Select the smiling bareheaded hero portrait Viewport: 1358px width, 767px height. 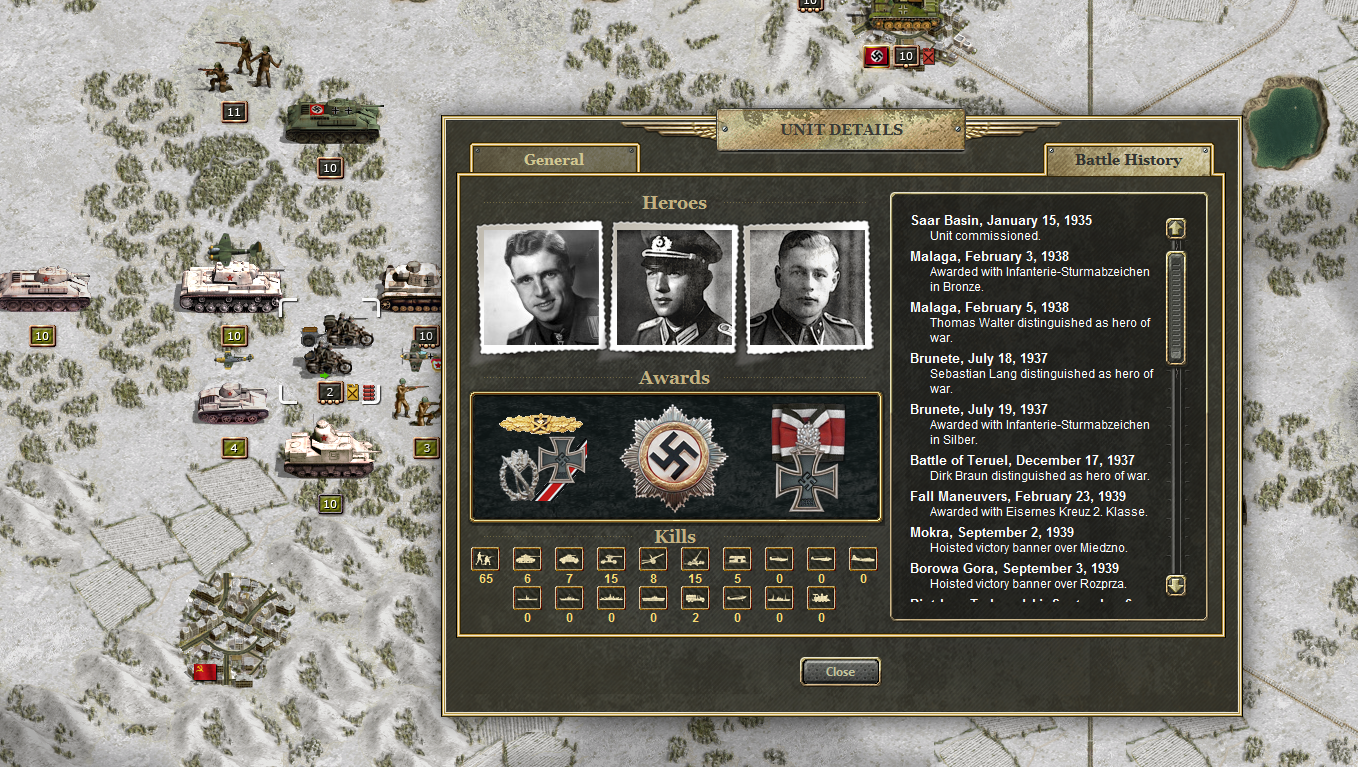[x=540, y=287]
